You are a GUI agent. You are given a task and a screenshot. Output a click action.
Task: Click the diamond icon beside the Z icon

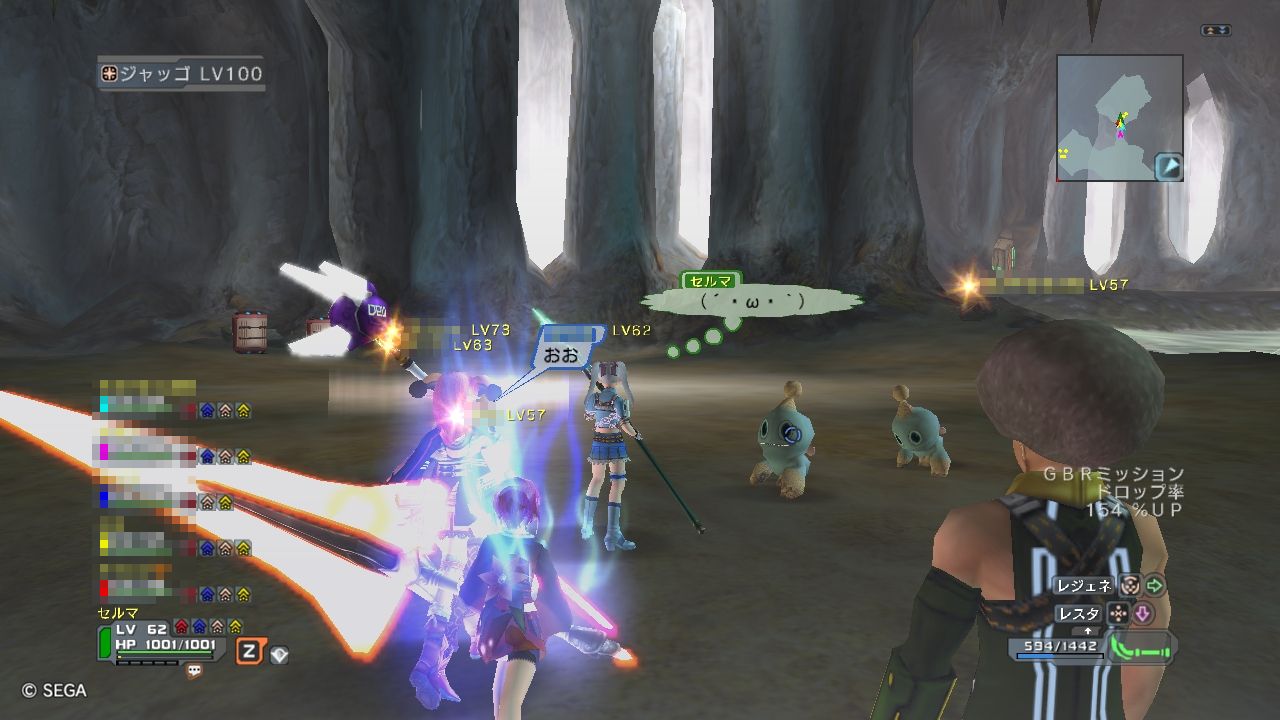click(279, 655)
